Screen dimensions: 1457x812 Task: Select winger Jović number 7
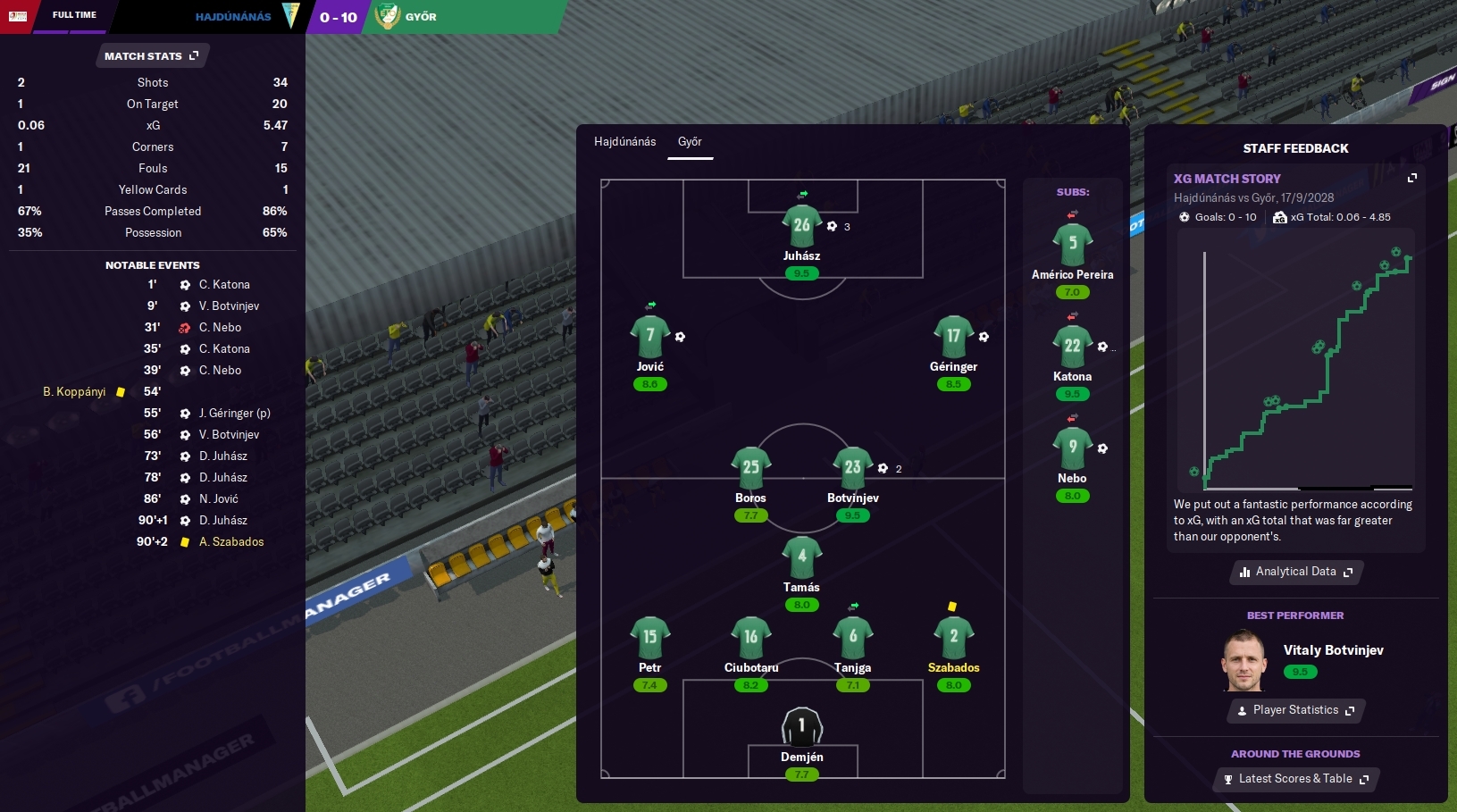[x=649, y=337]
